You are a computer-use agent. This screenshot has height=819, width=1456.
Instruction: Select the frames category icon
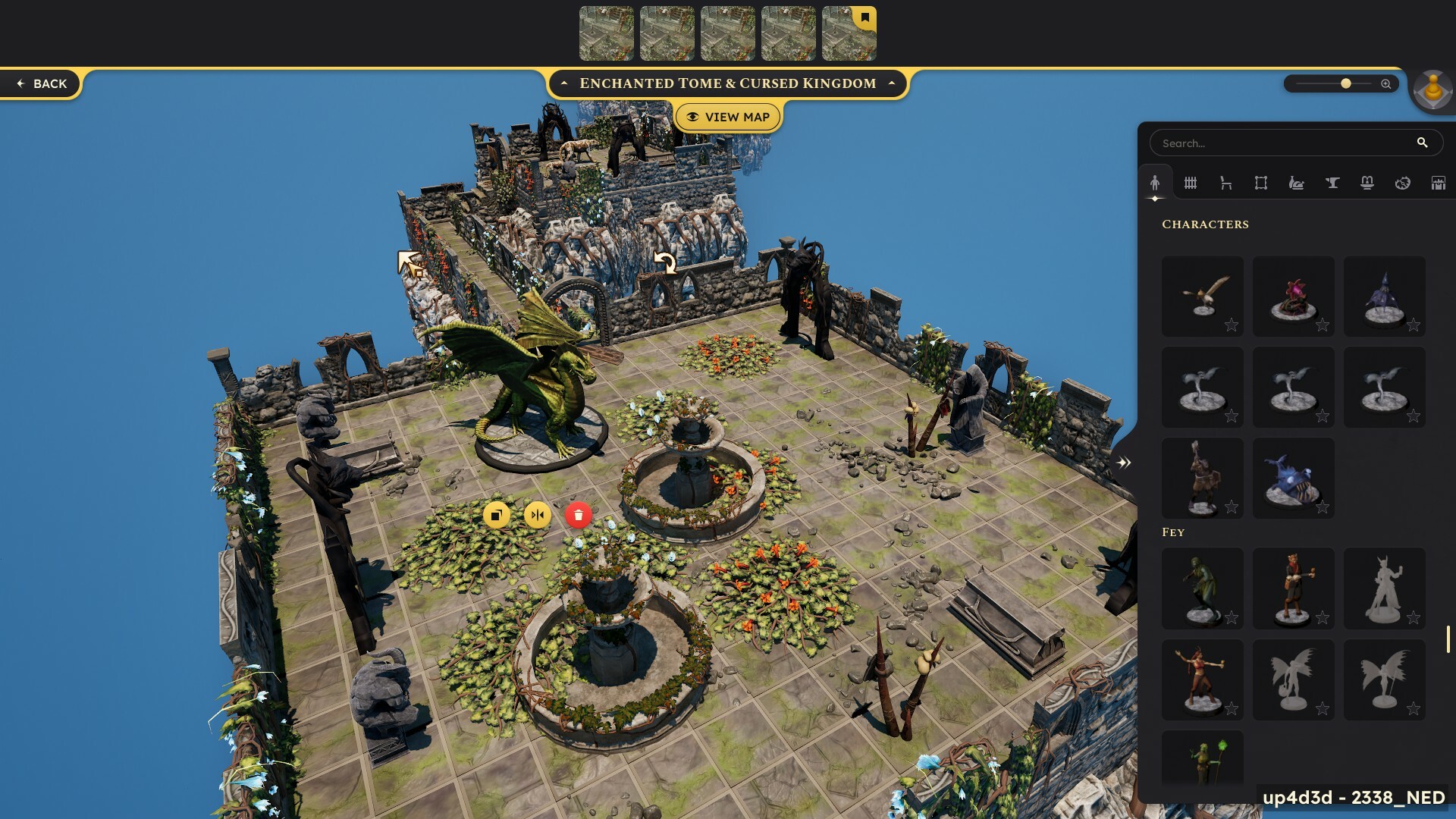click(x=1261, y=183)
